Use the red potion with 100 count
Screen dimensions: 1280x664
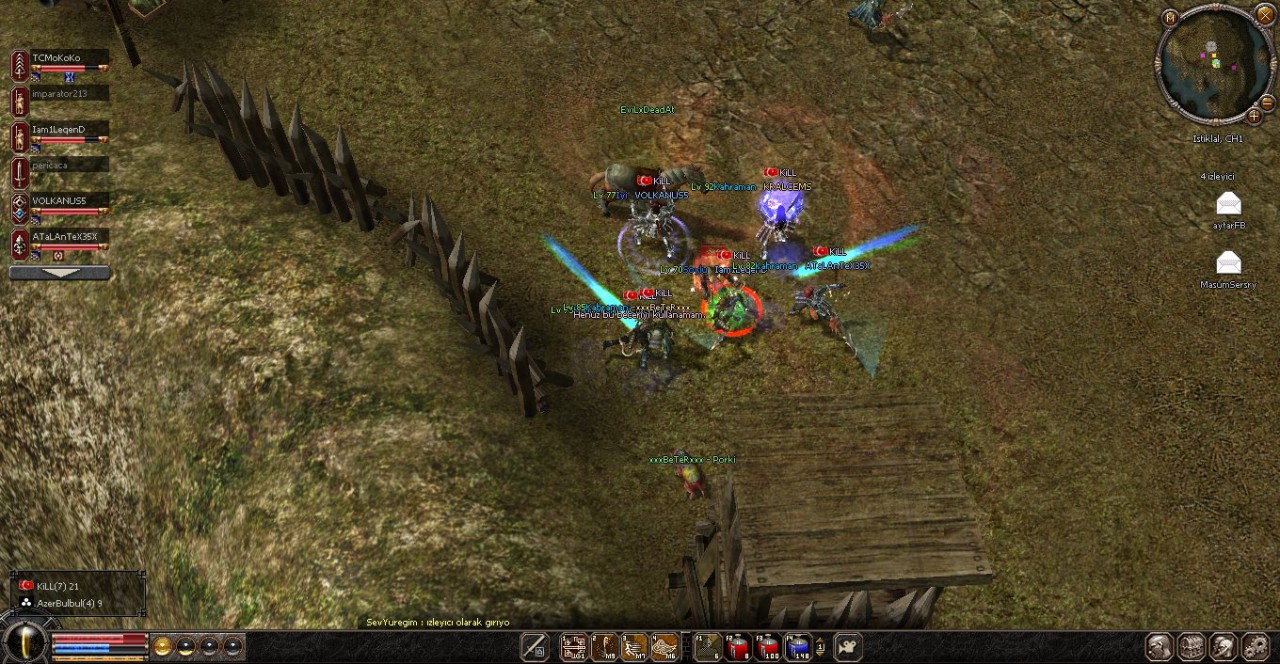click(x=768, y=648)
